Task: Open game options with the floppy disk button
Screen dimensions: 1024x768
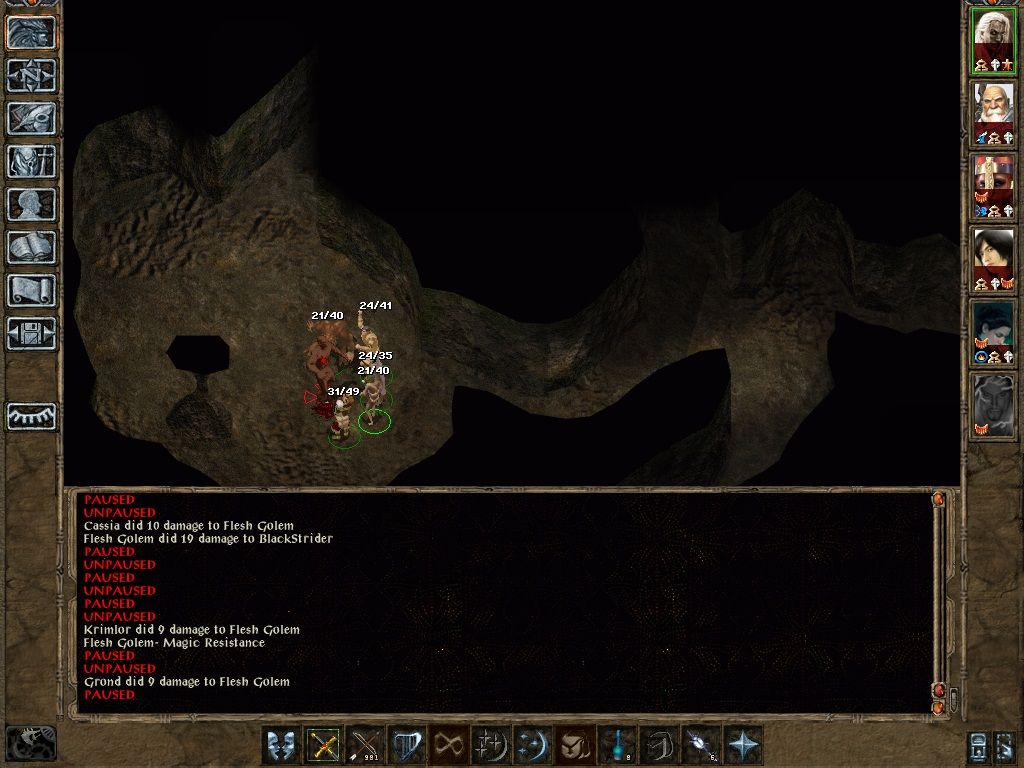Action: [31, 333]
